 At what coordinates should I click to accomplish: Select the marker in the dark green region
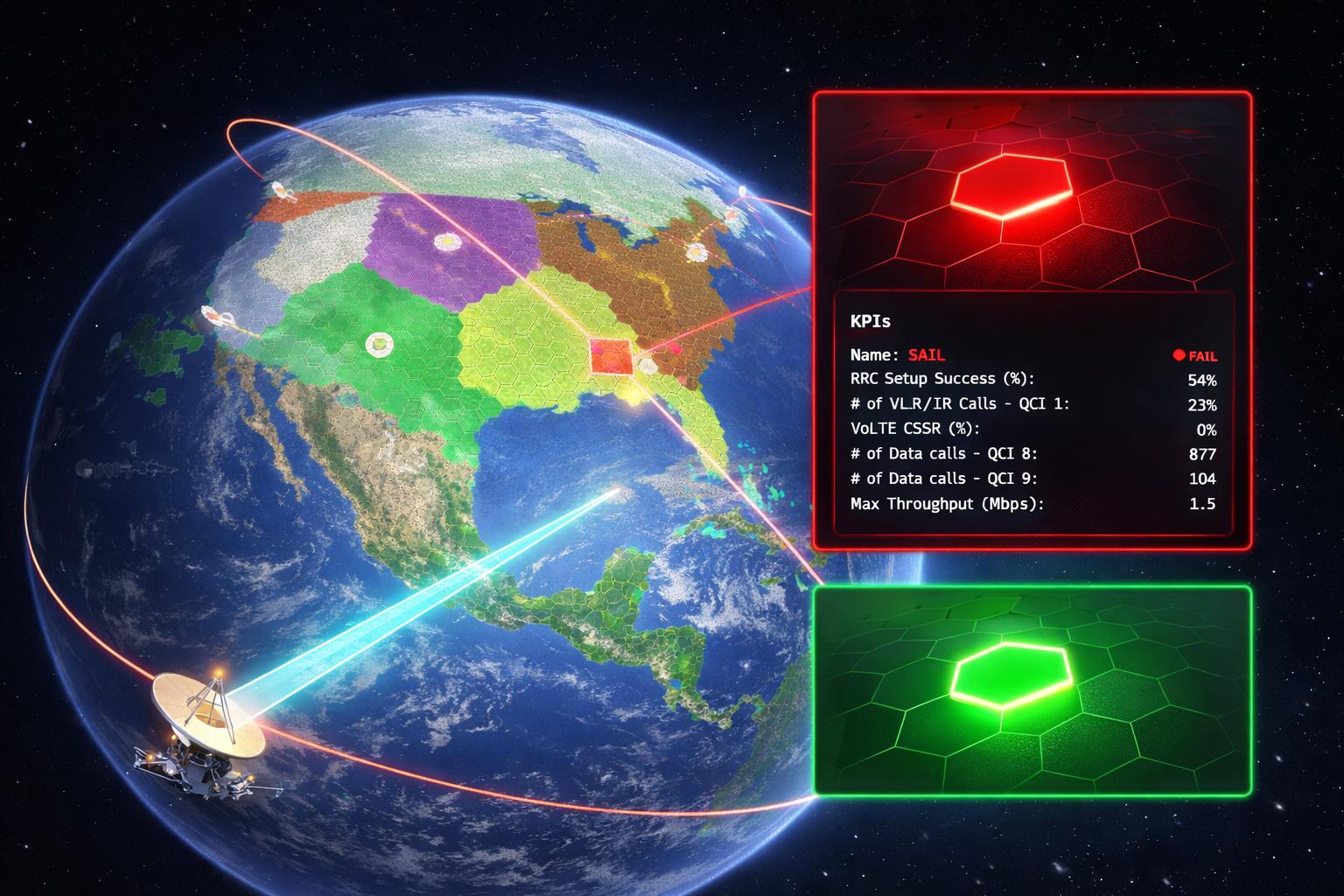pos(378,344)
